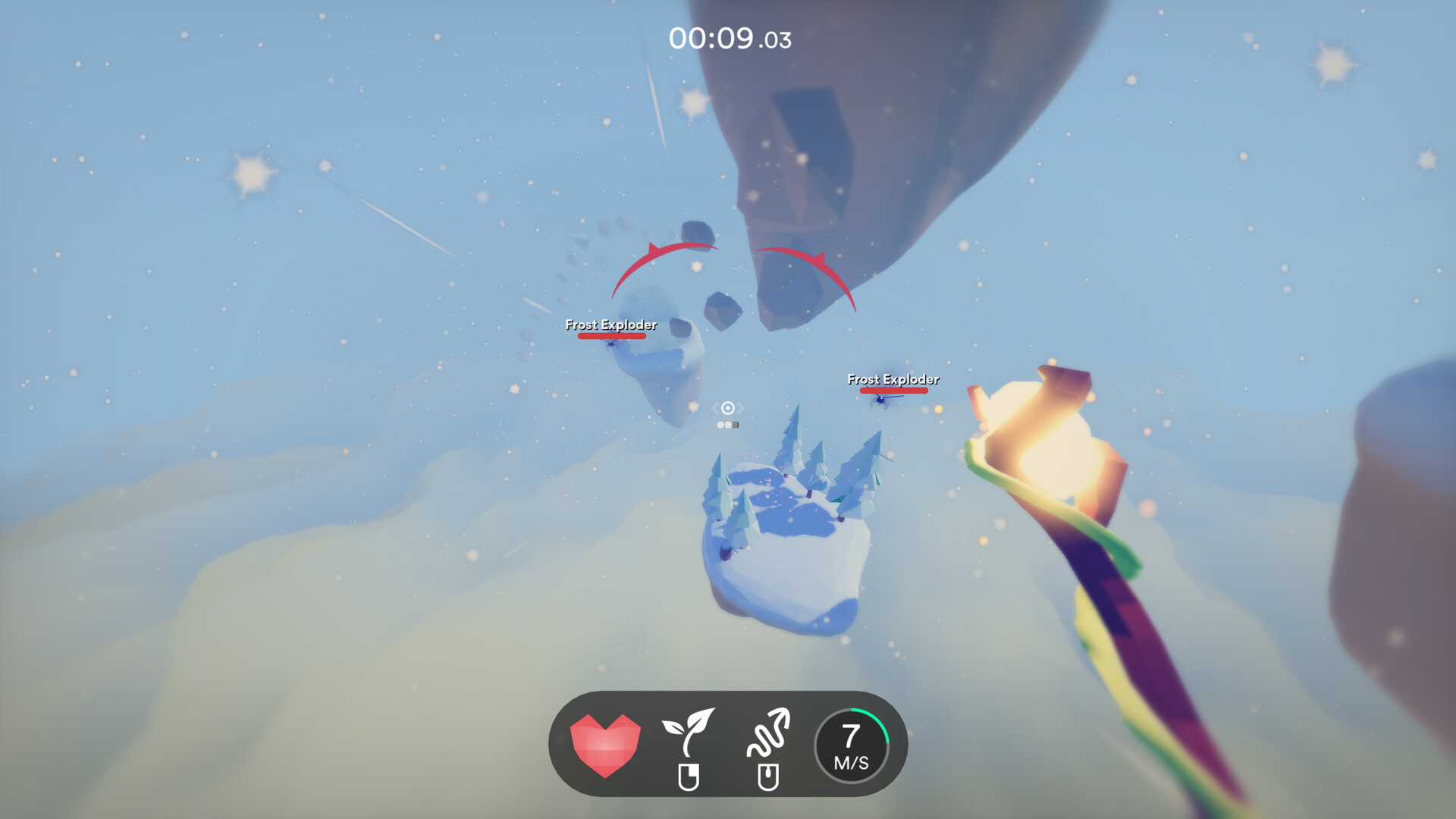Click the right Frost Exploder nameplate

[893, 378]
